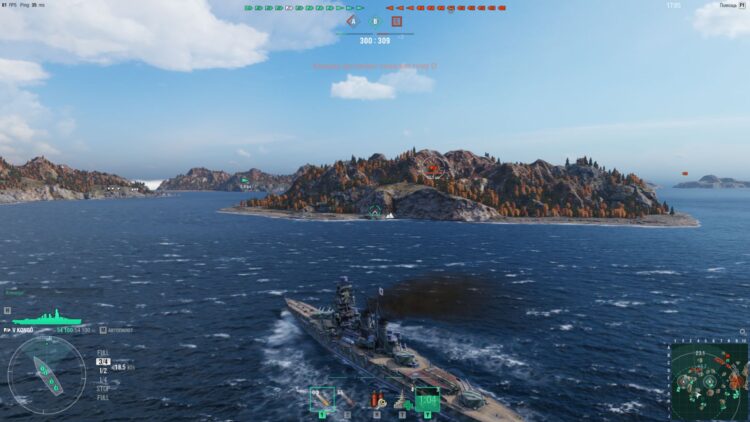Select the square capture point marker
This screenshot has width=750, height=422.
click(397, 21)
